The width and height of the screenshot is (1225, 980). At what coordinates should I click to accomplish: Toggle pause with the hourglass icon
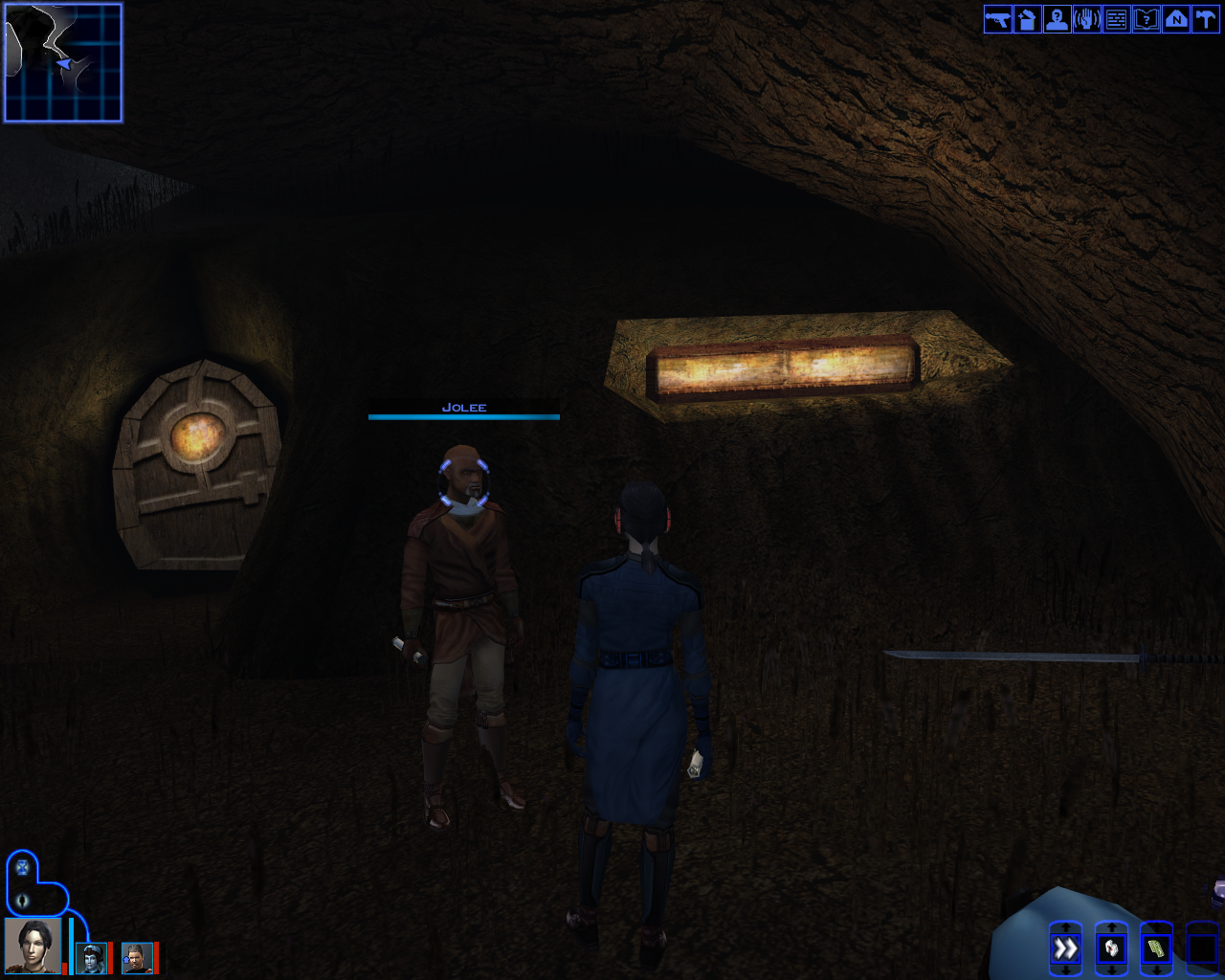22,869
